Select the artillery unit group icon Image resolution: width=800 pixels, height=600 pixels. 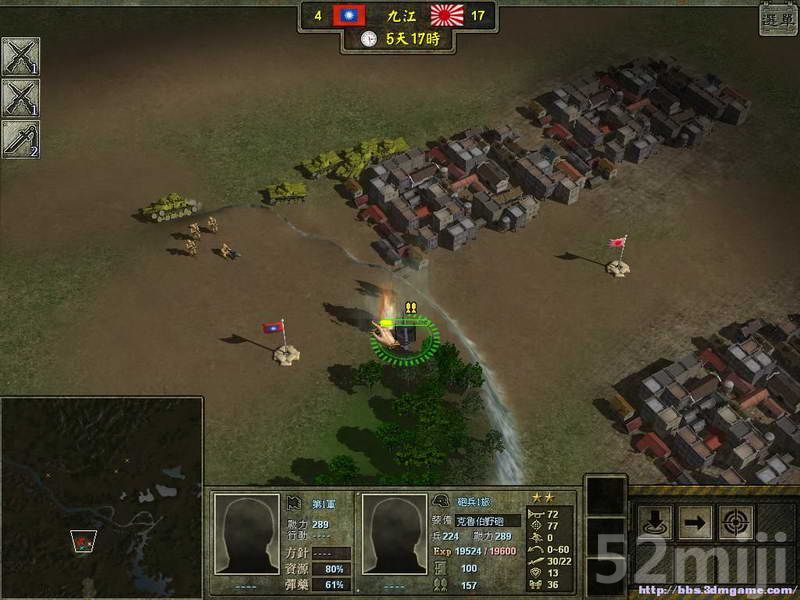(20, 139)
